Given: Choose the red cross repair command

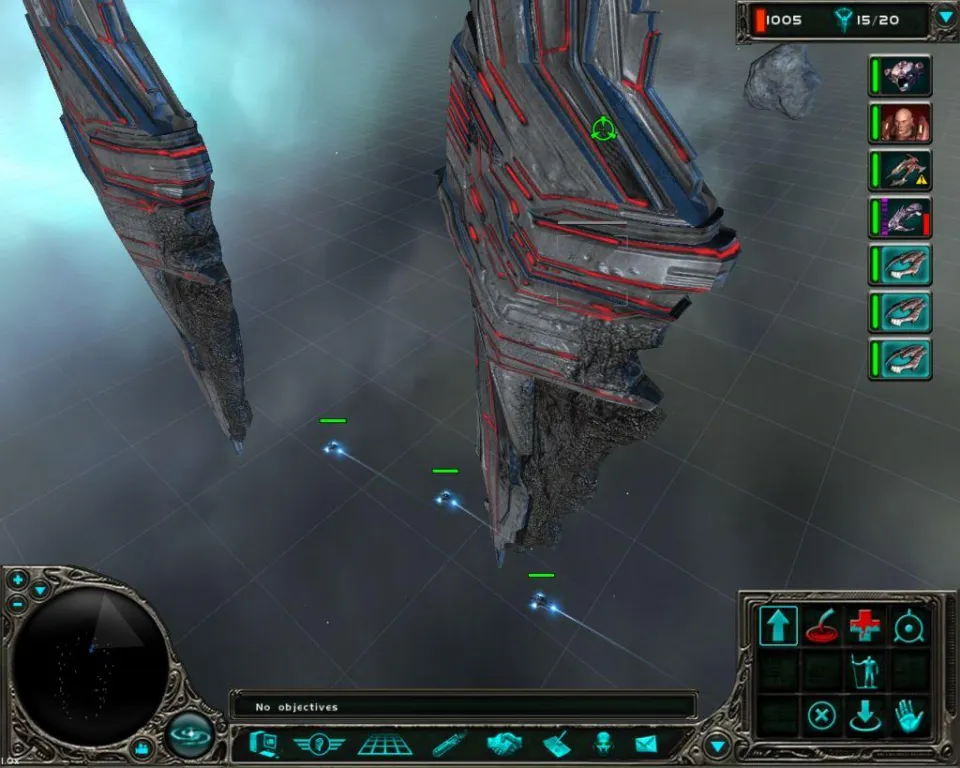Looking at the screenshot, I should tap(865, 627).
